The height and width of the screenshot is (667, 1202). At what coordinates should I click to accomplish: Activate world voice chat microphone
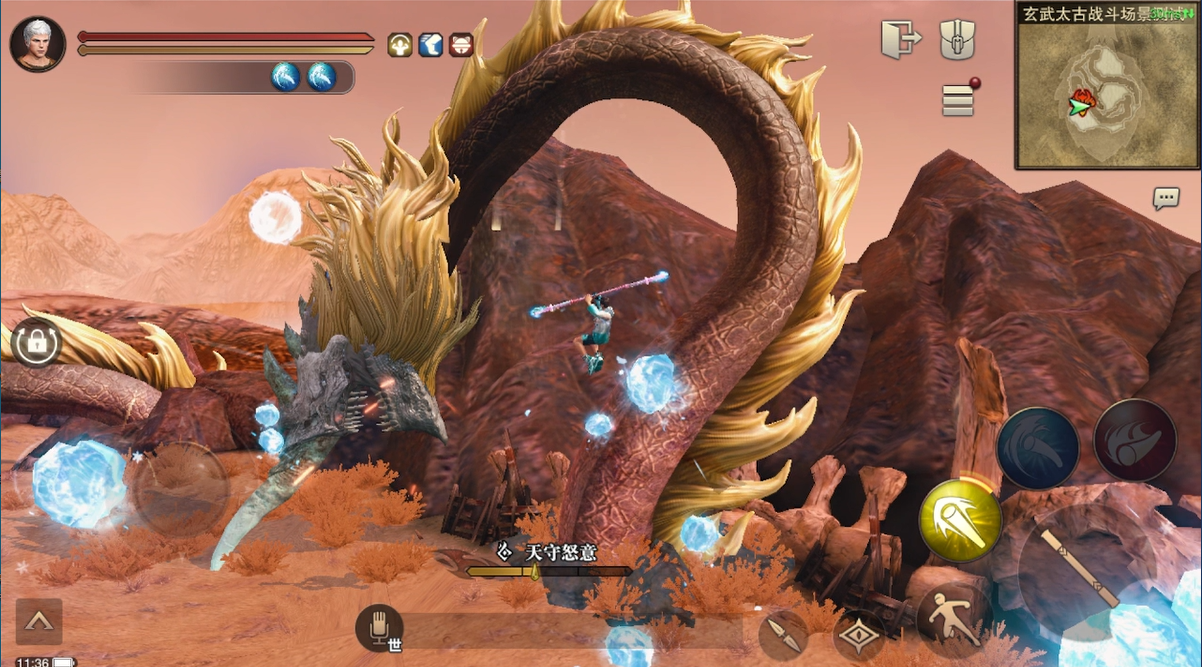click(380, 628)
